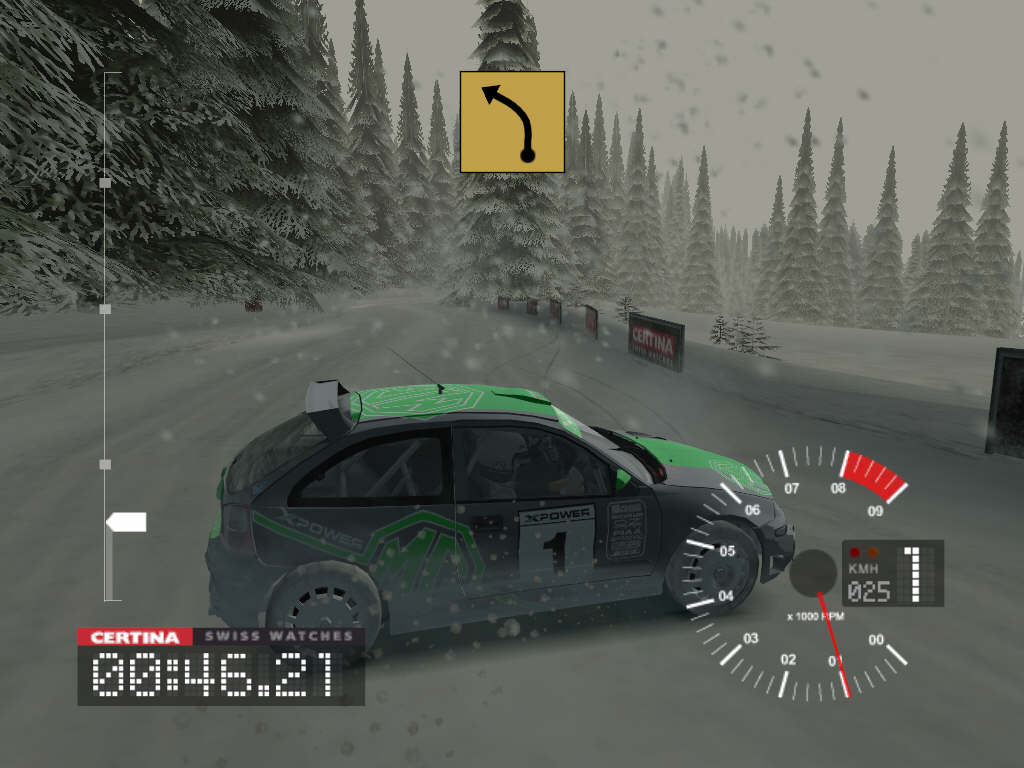1024x768 pixels.
Task: Click the RPM tachometer dial
Action: [812, 573]
